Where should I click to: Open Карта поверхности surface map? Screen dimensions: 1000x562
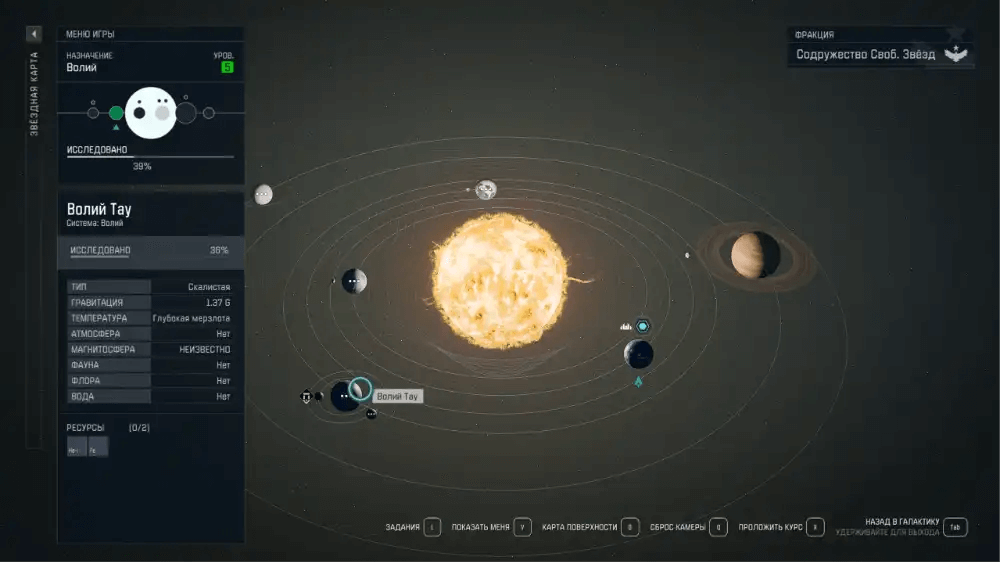(x=630, y=527)
